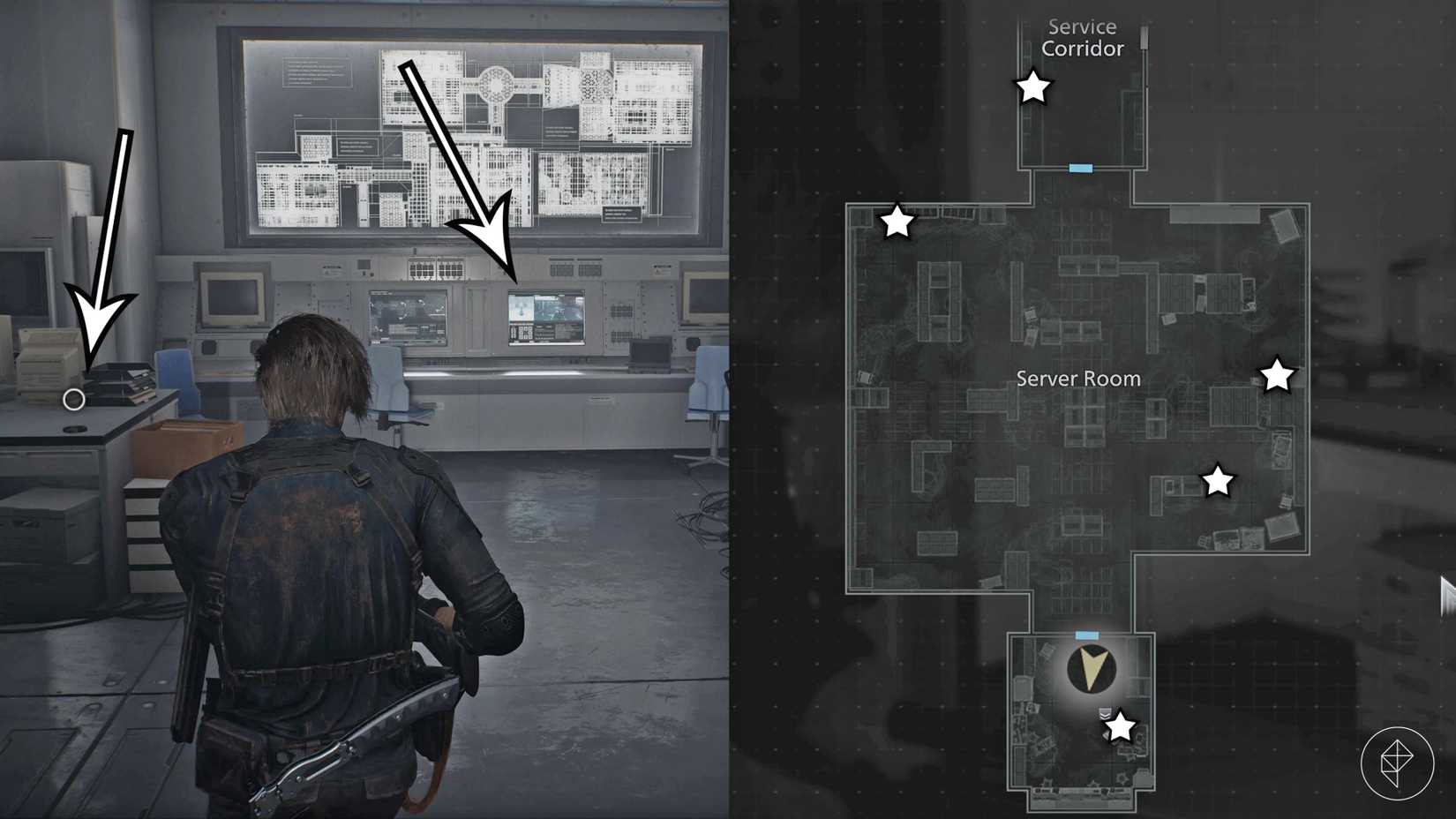Image resolution: width=1456 pixels, height=819 pixels.
Task: Select the Service Corridor label
Action: (1079, 38)
